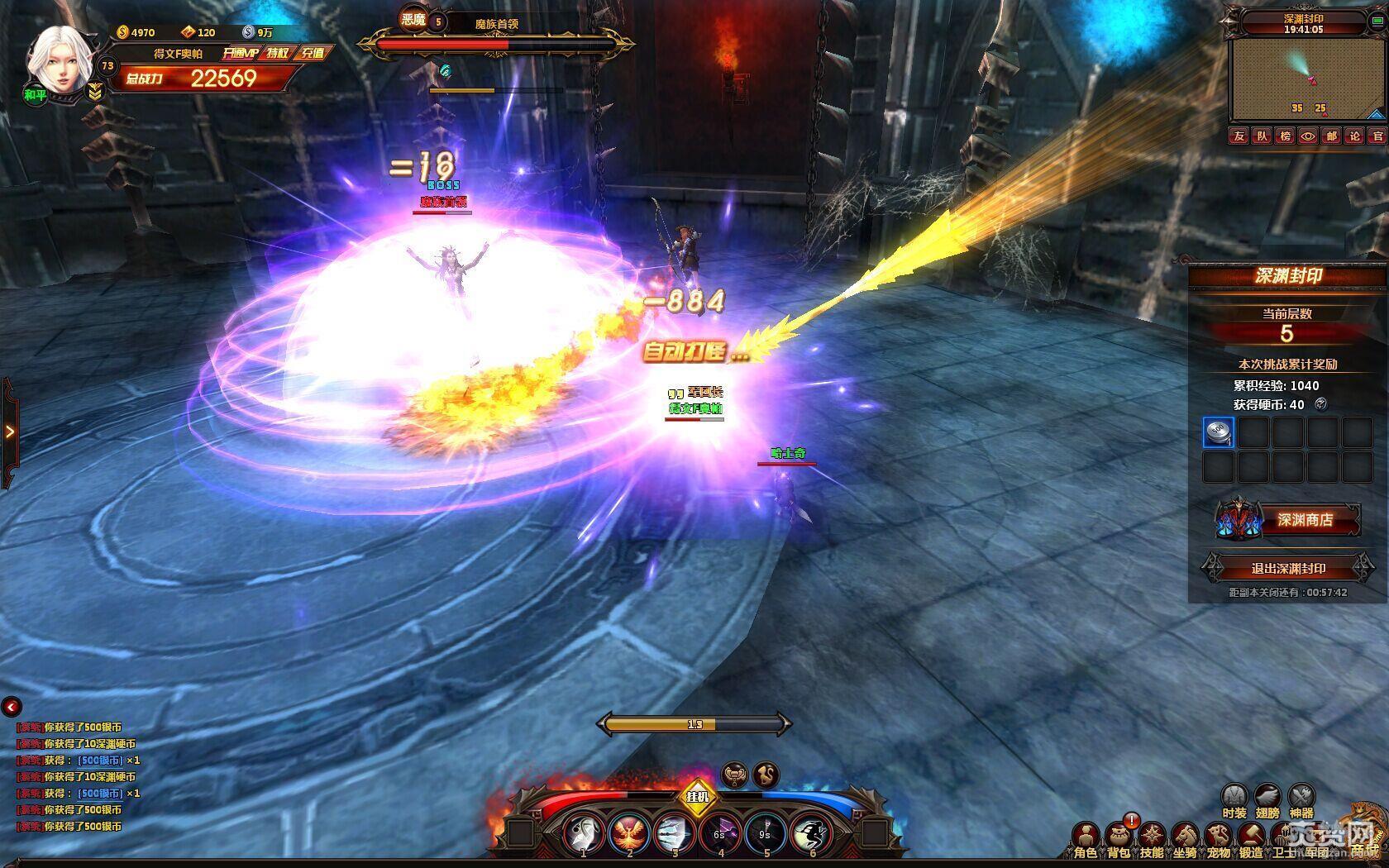The height and width of the screenshot is (868, 1389).
Task: Open the 友 friends list button
Action: (1238, 136)
